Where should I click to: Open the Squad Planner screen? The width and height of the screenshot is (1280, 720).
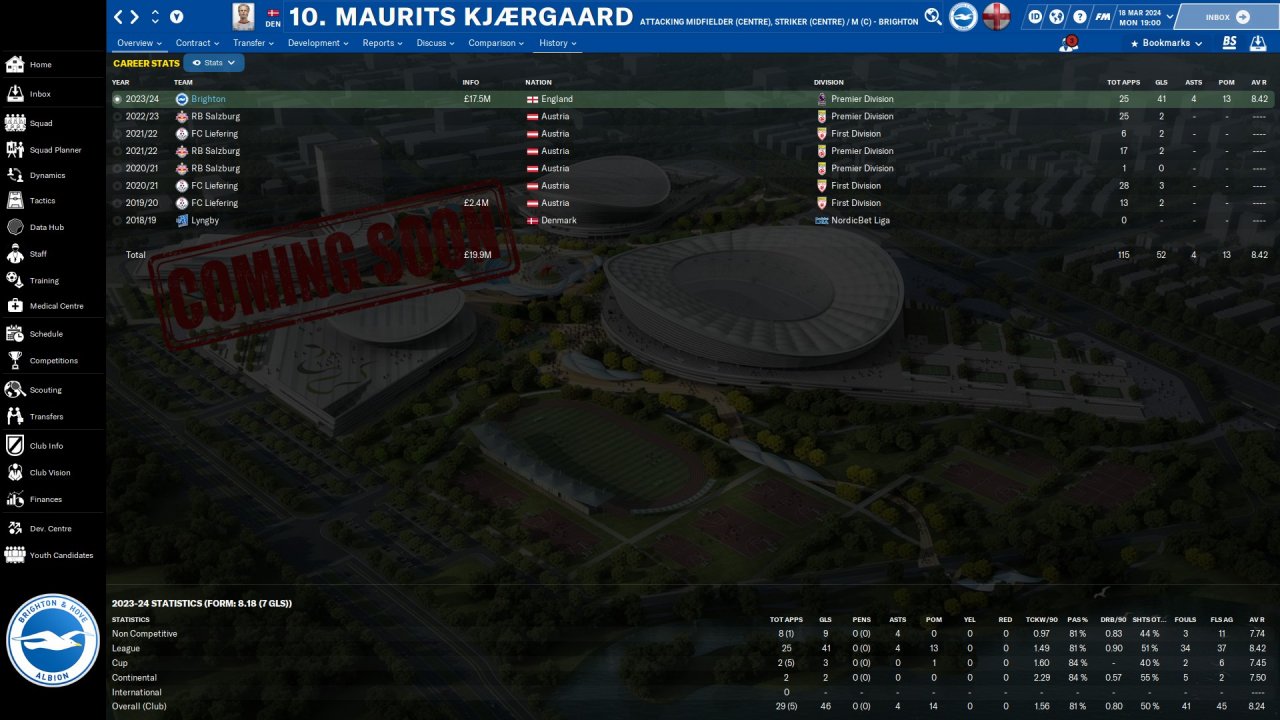(x=55, y=150)
